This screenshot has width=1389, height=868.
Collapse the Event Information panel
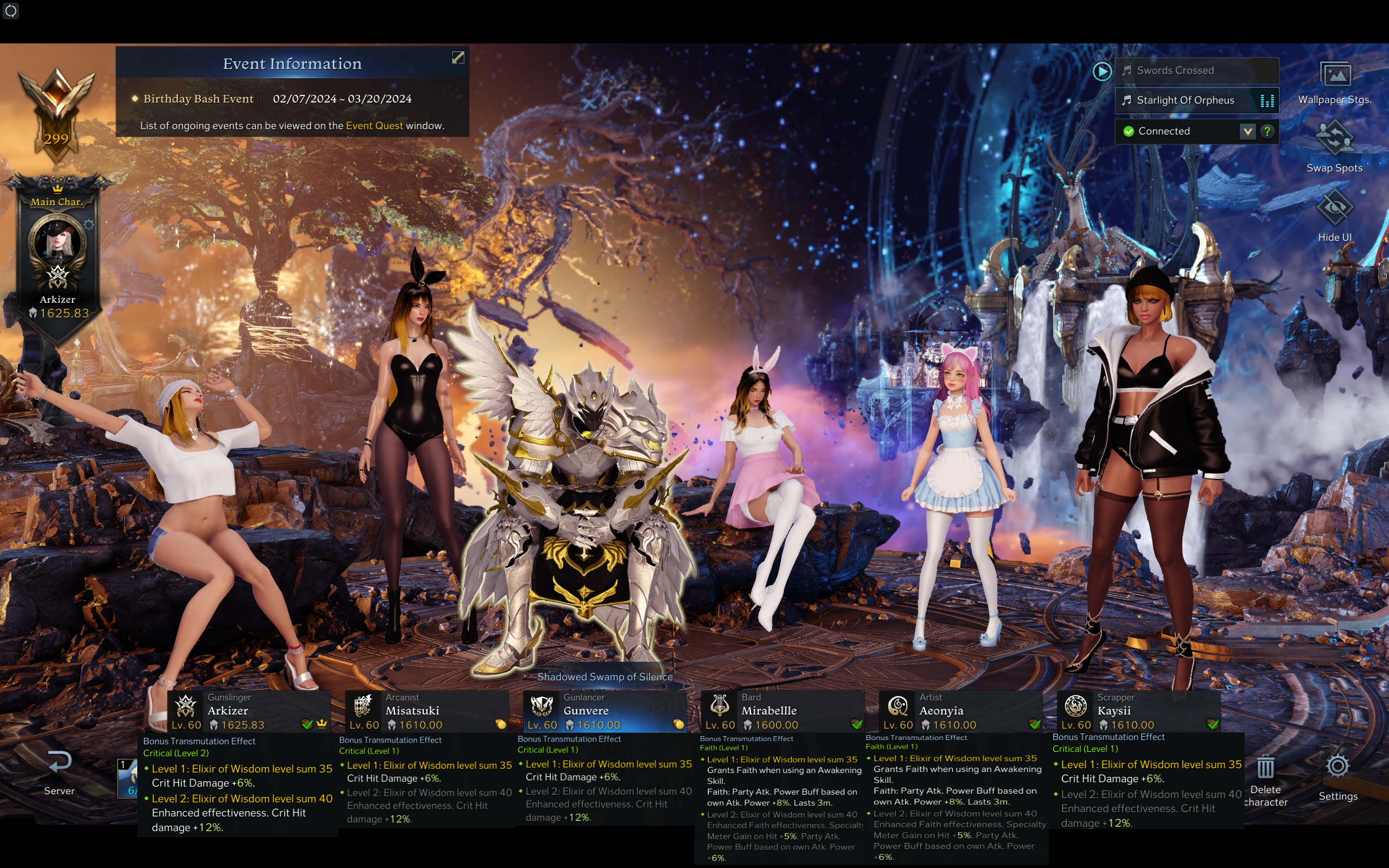tap(457, 58)
